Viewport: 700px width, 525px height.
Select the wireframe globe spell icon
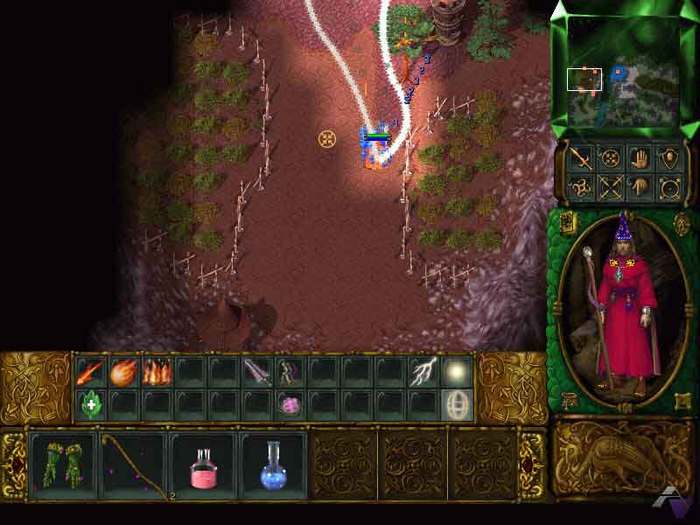coord(458,405)
